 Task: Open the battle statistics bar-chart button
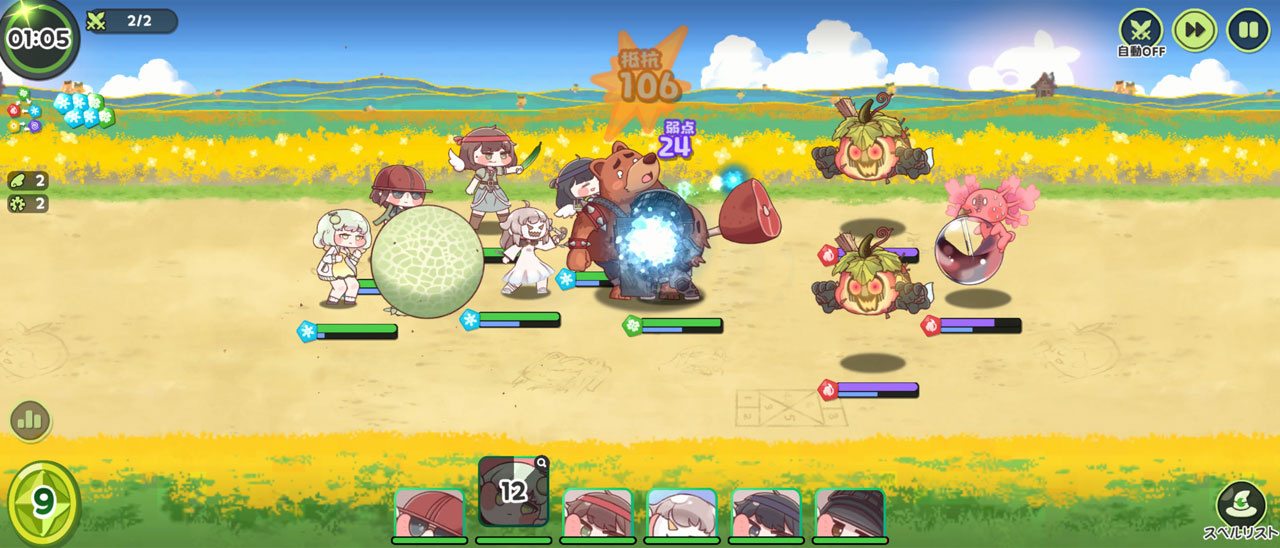[30, 421]
